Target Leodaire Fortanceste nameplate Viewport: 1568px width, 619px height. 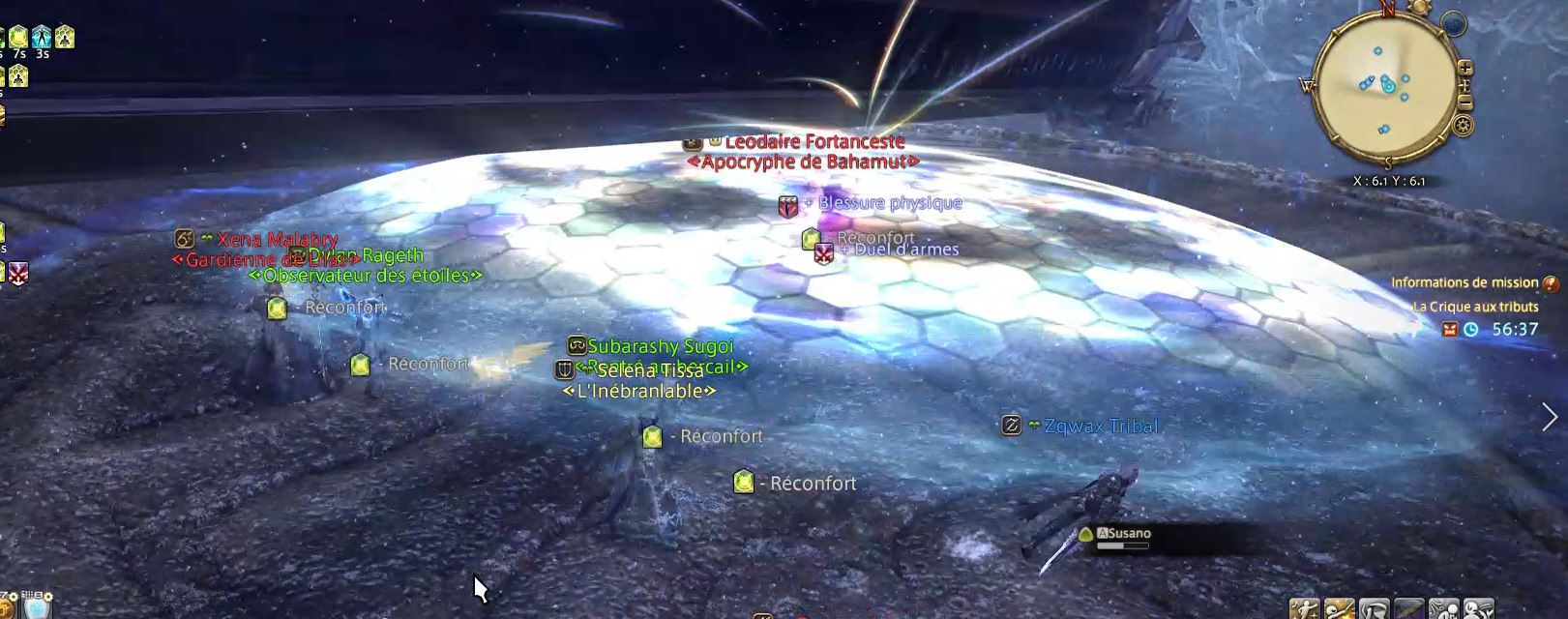pos(814,142)
